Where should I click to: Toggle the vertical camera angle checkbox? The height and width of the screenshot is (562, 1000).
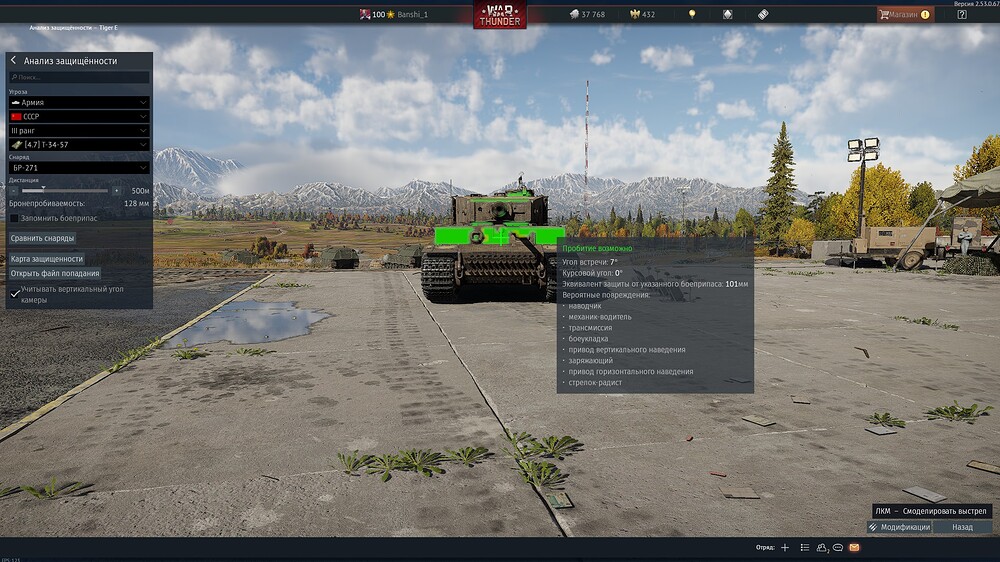[14, 294]
